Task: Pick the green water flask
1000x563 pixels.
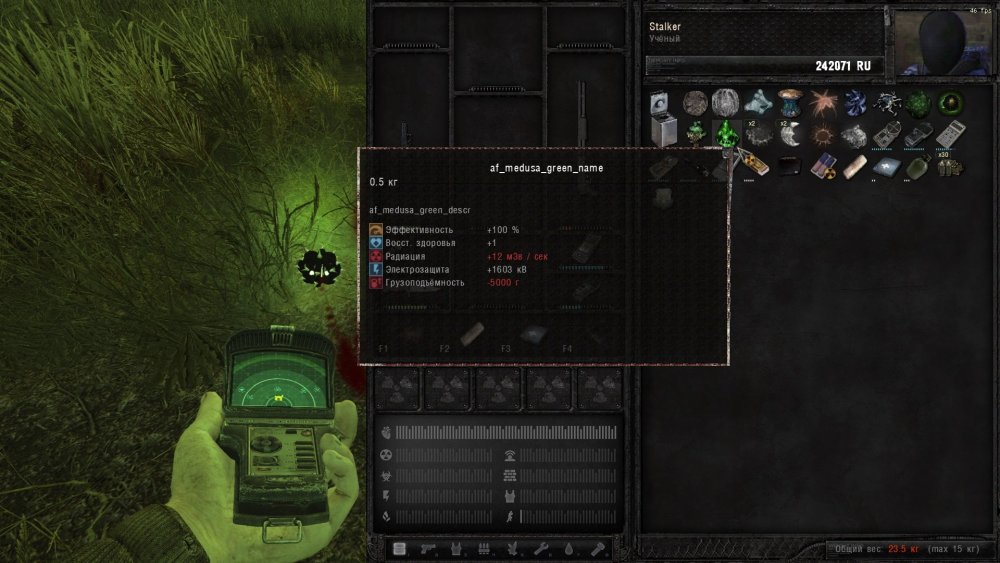Action: coord(915,166)
